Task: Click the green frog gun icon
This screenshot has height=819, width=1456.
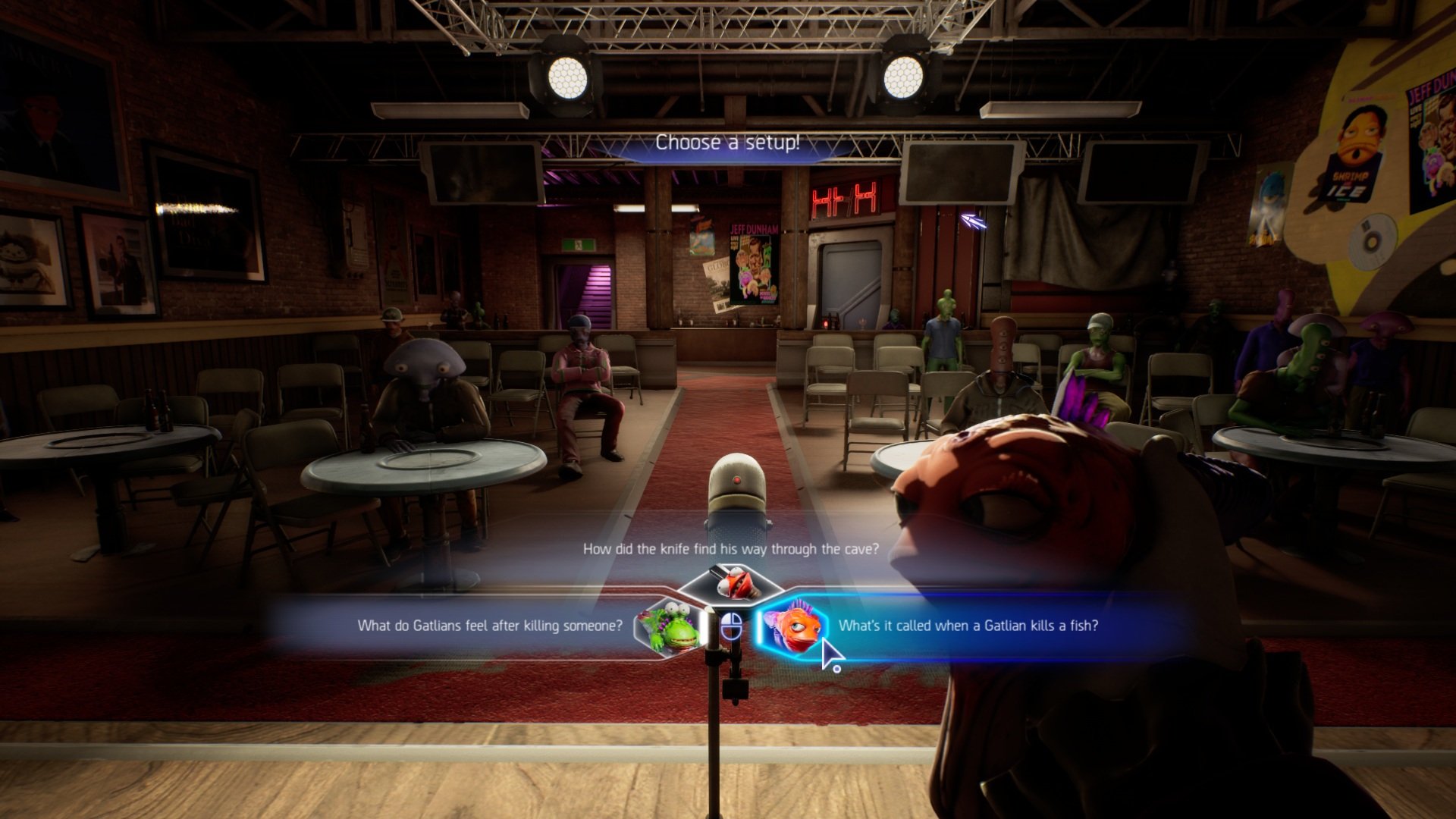Action: point(669,626)
